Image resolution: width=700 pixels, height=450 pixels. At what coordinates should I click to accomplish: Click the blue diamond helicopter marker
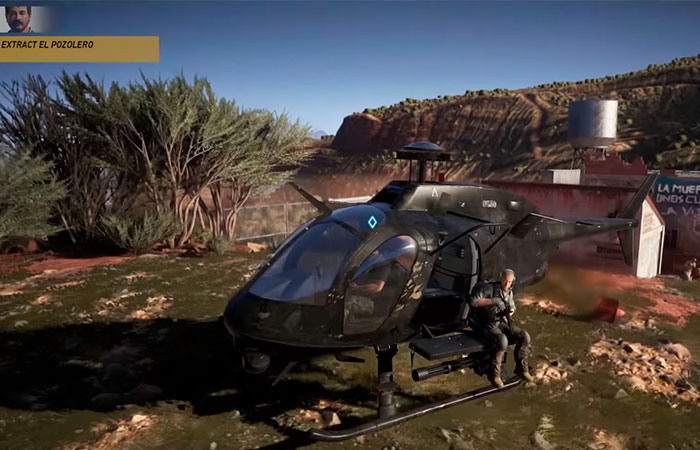pos(372,222)
